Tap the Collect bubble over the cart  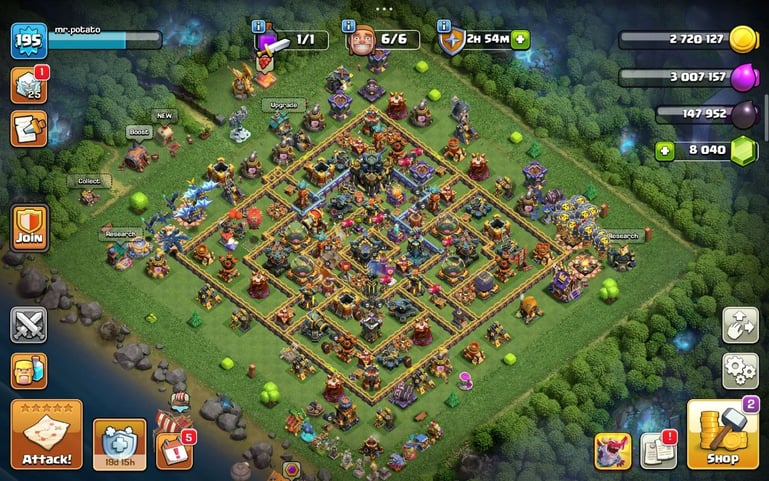[x=90, y=181]
